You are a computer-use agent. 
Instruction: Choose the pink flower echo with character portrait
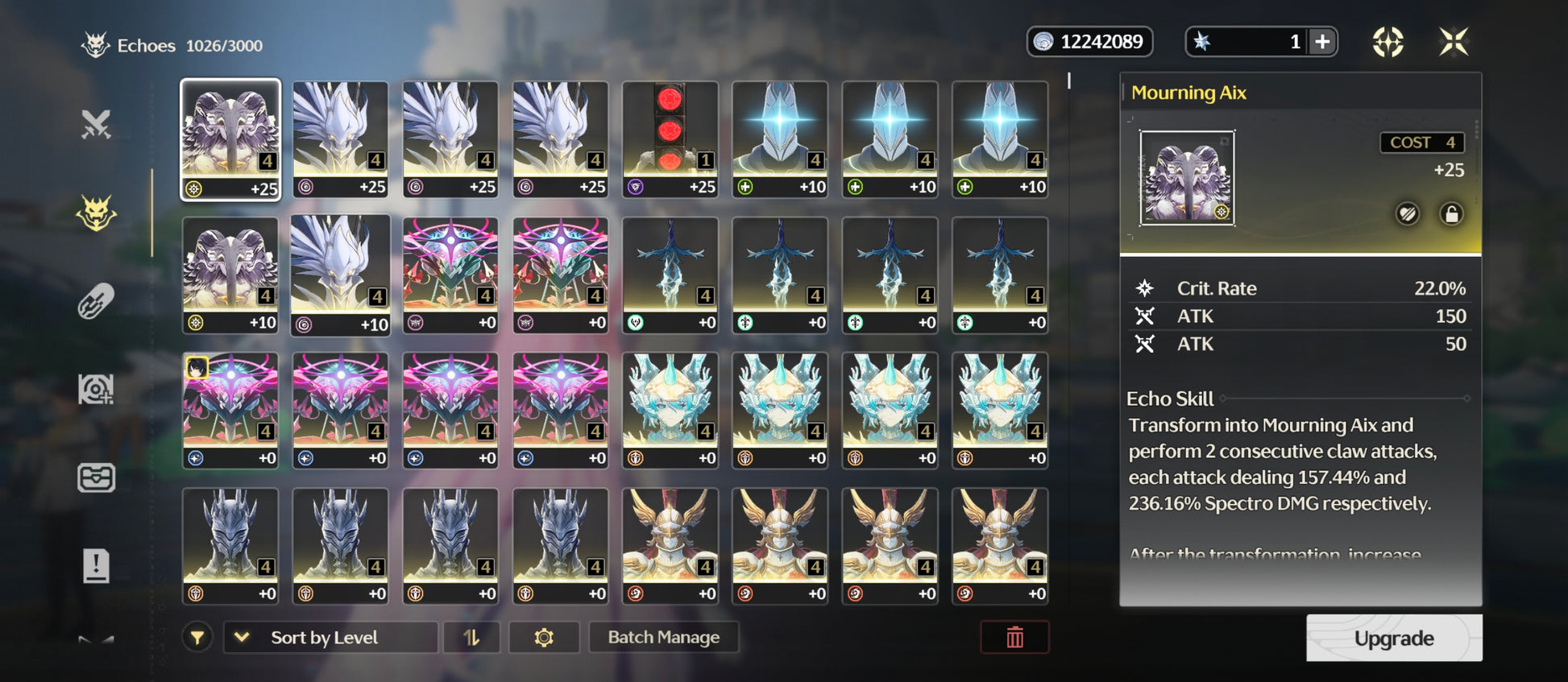pyautogui.click(x=230, y=410)
